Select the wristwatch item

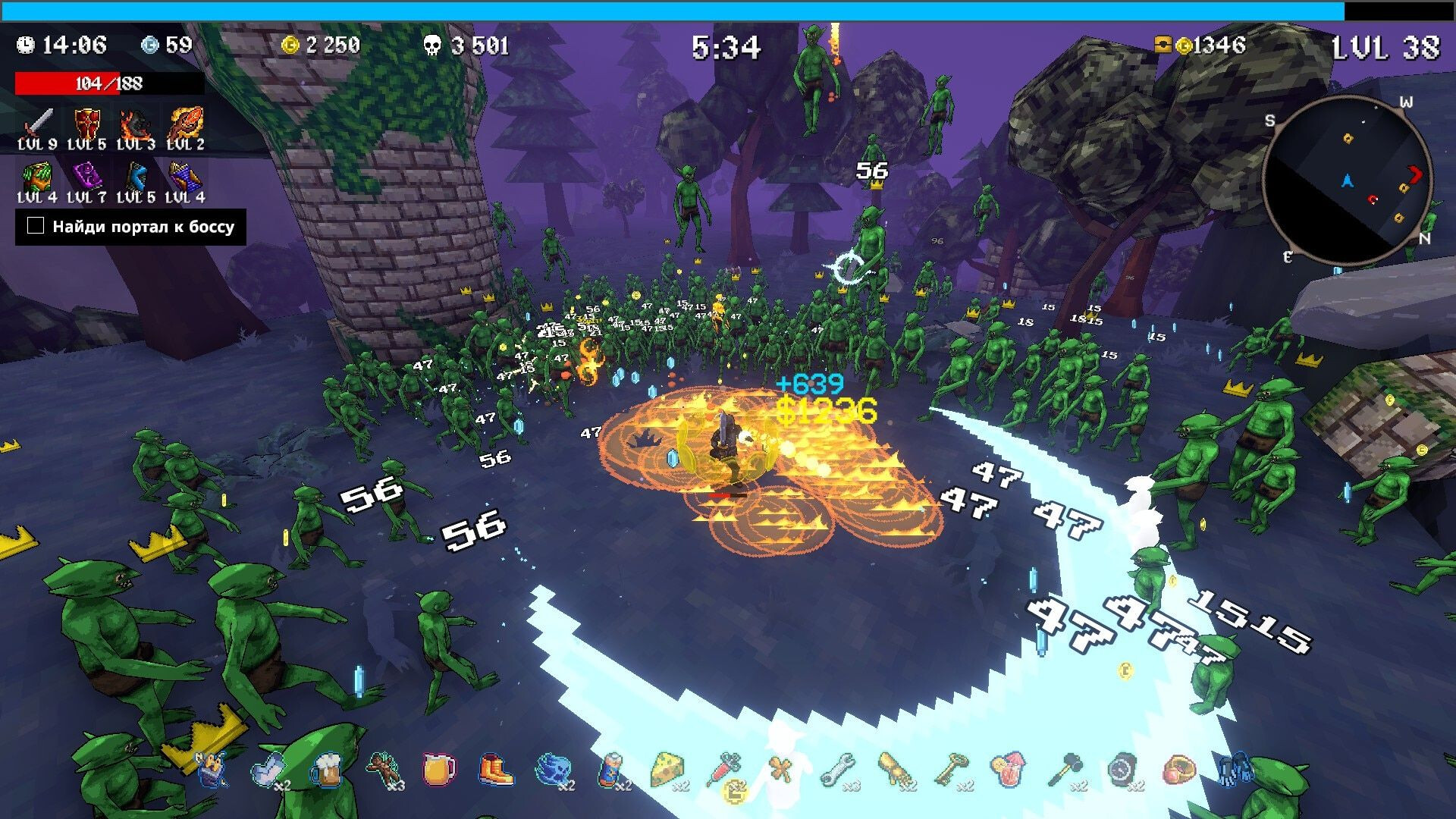click(1122, 770)
